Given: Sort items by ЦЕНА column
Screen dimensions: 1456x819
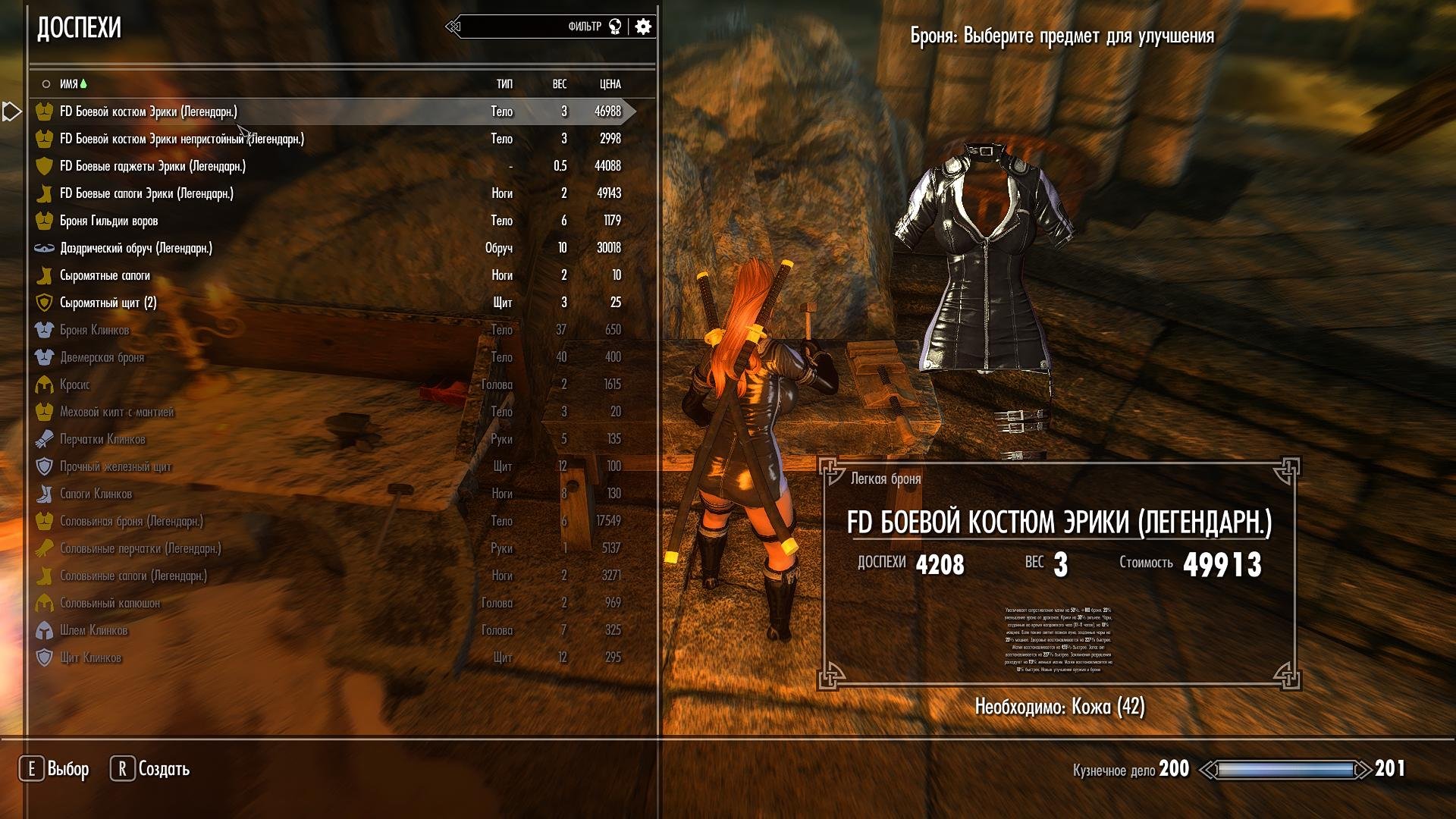Looking at the screenshot, I should [x=610, y=84].
